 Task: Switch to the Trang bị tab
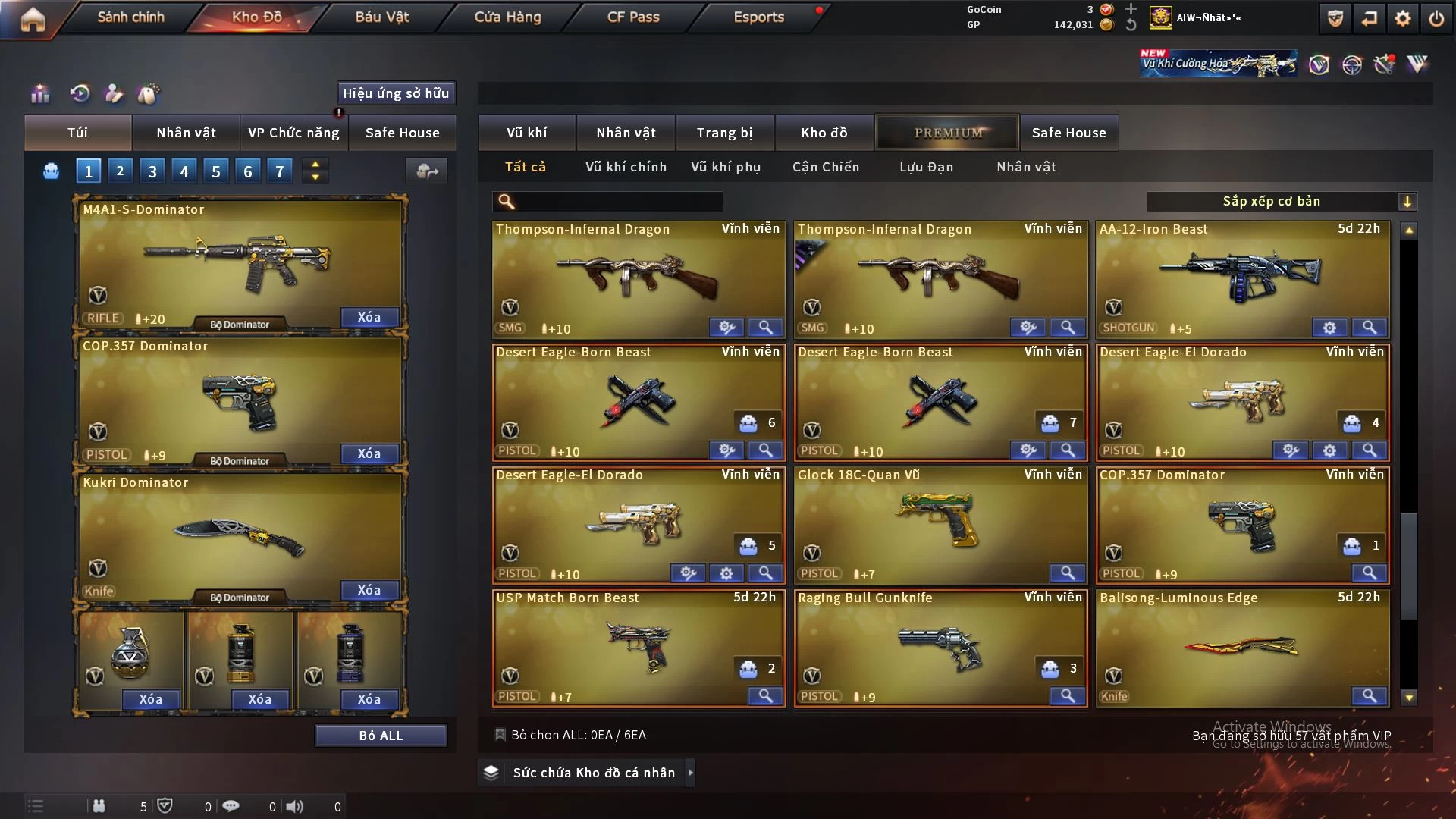pyautogui.click(x=724, y=133)
